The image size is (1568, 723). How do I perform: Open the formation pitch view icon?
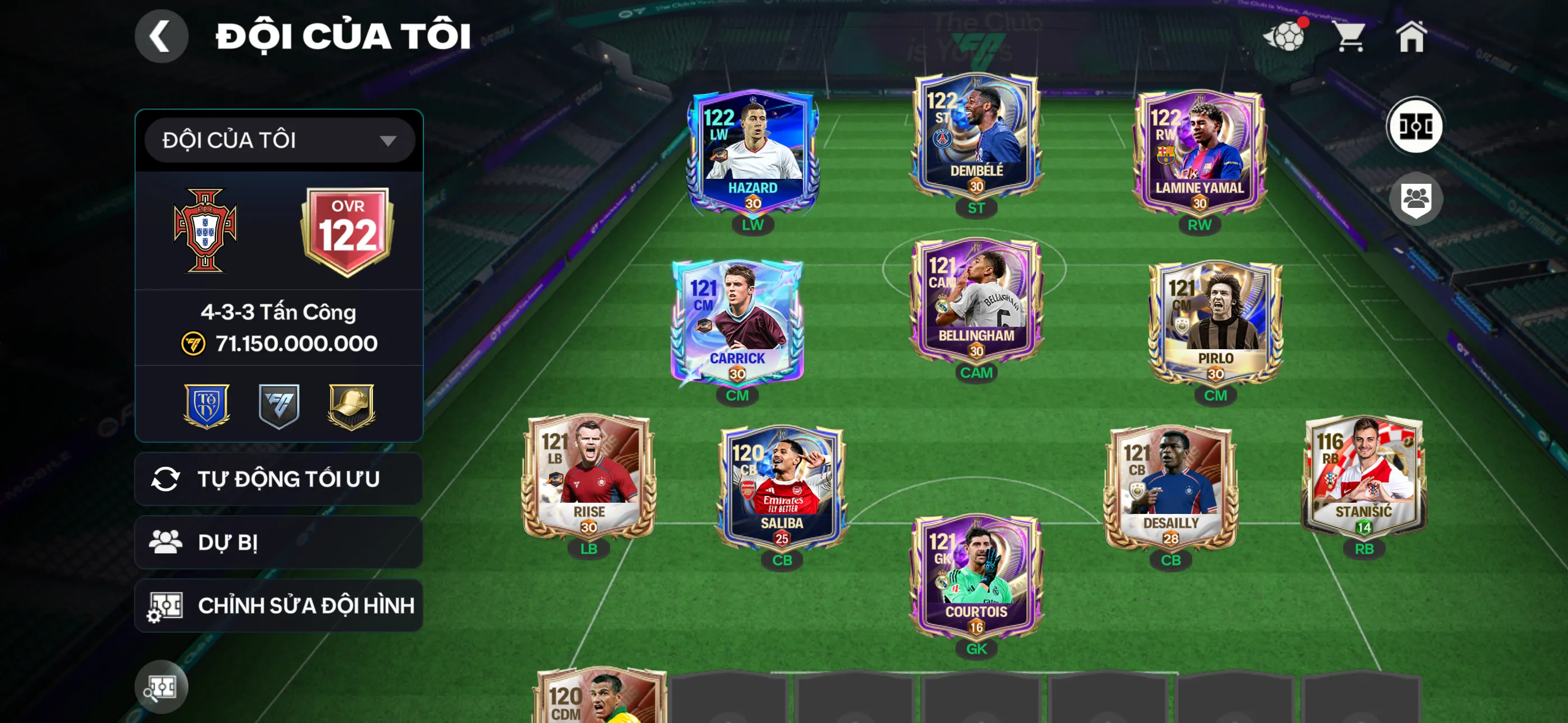(1414, 127)
